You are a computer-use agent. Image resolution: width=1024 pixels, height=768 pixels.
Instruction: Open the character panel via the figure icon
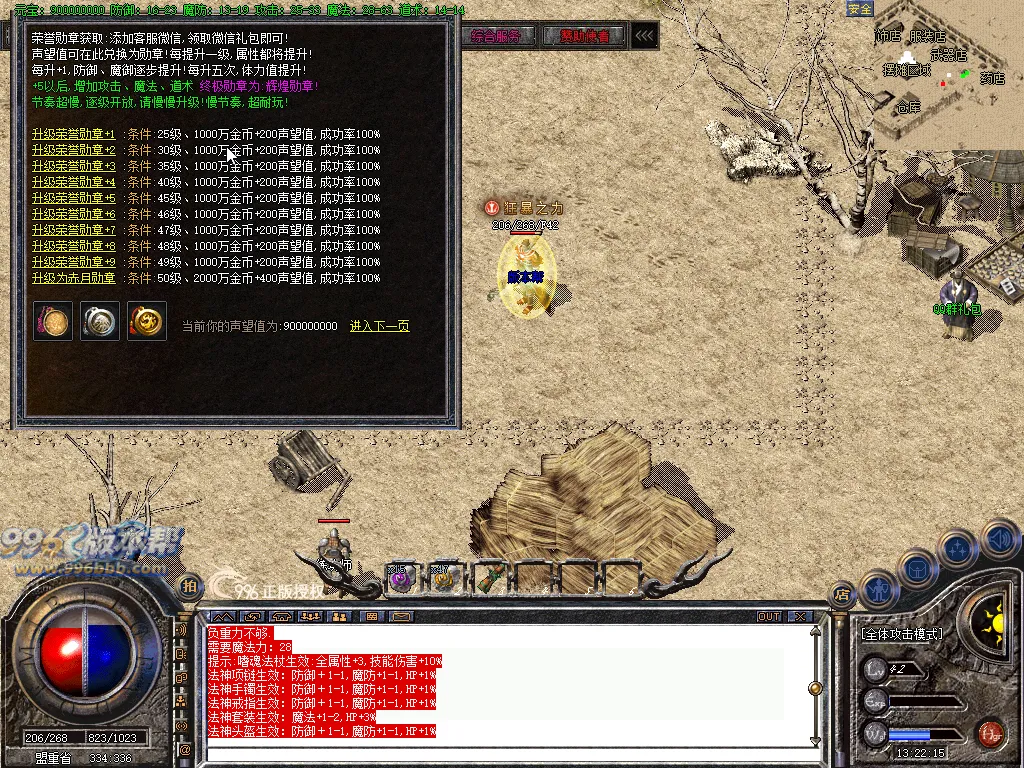(877, 589)
